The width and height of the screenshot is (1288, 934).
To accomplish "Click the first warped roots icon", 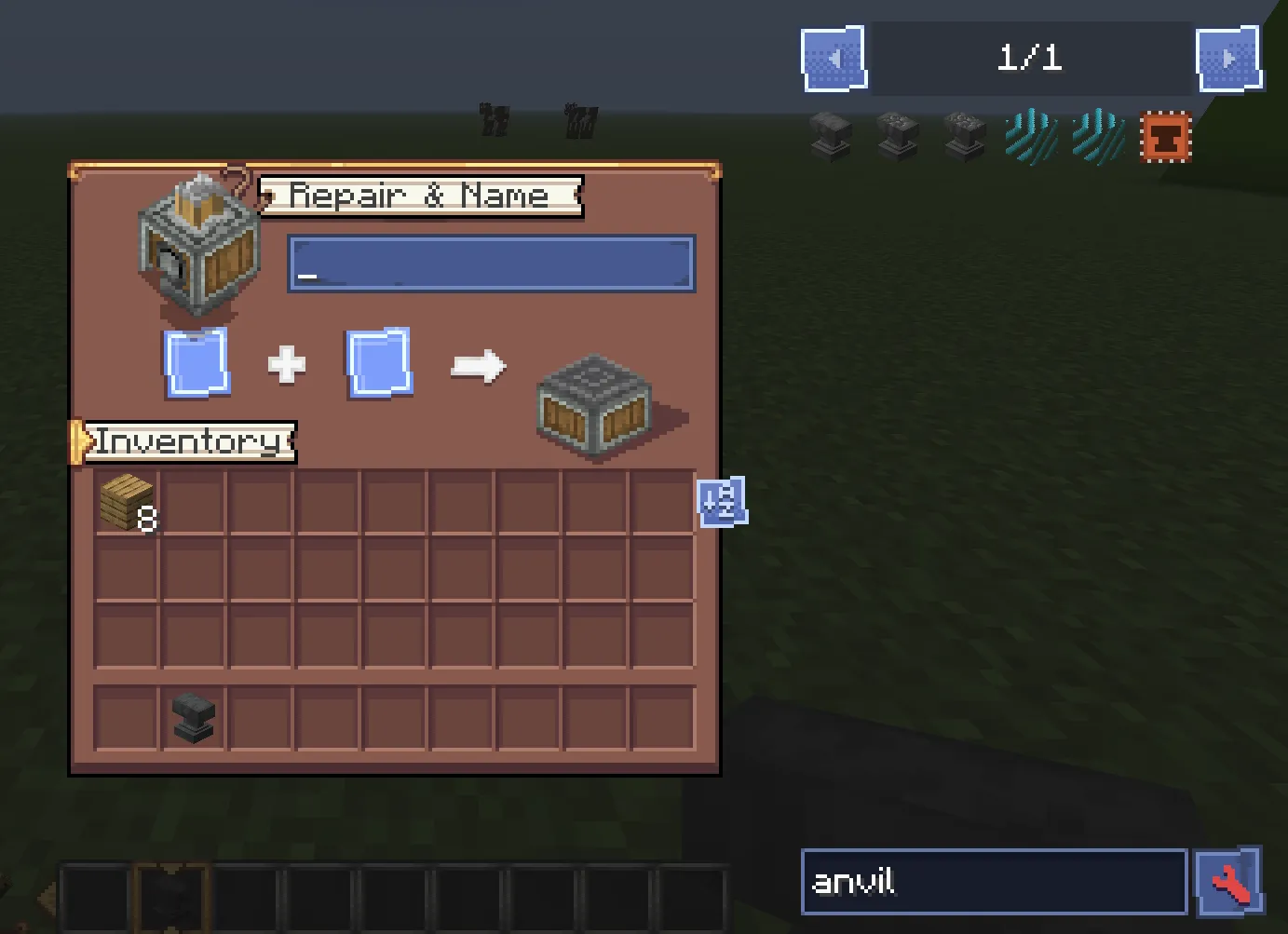I will click(x=1030, y=137).
